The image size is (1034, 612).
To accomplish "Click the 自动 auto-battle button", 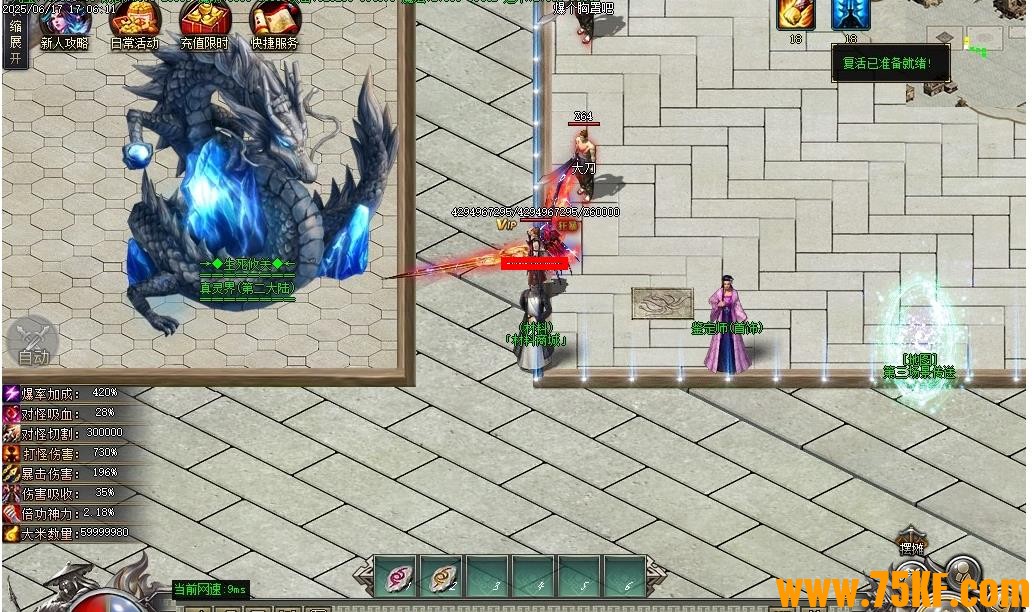I will tap(32, 342).
